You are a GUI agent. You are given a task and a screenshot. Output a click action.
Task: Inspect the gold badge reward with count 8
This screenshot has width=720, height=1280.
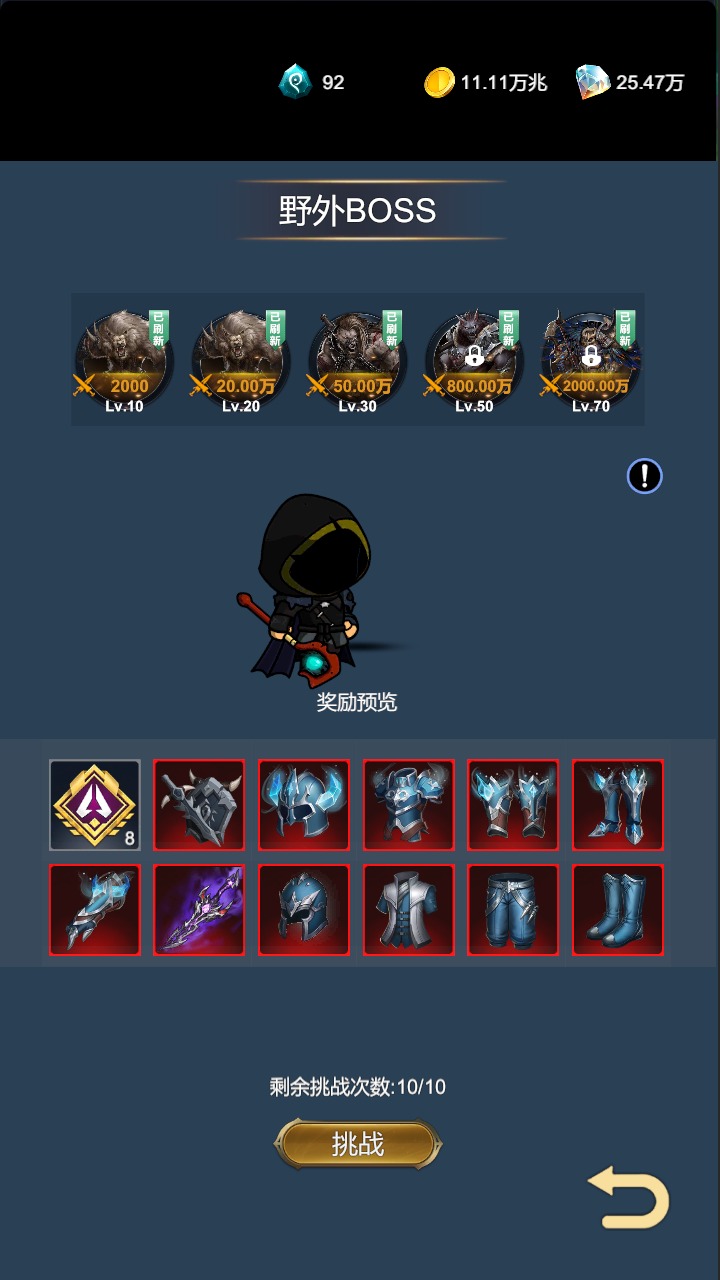coord(95,805)
